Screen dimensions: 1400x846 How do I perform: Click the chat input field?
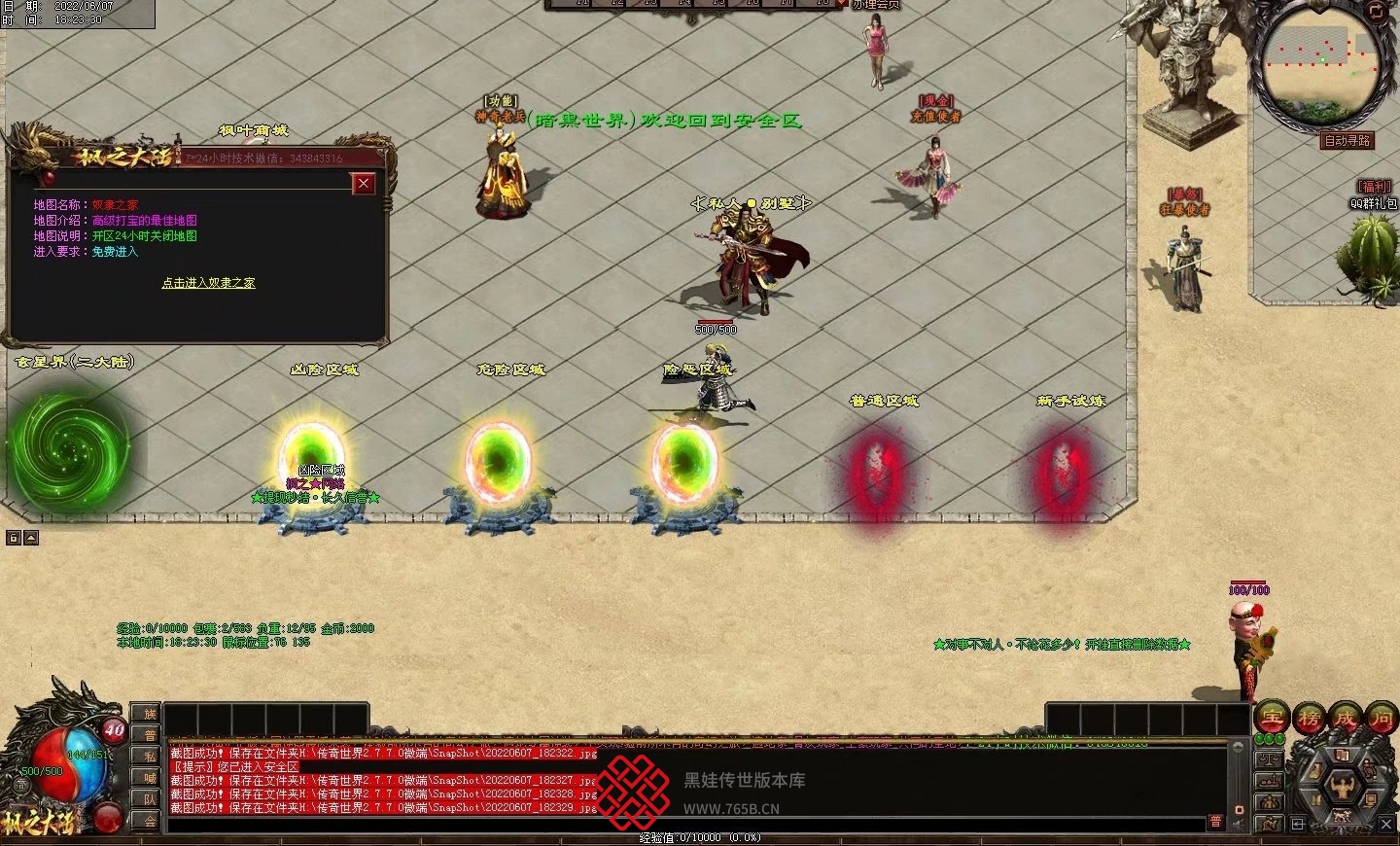coord(681,823)
